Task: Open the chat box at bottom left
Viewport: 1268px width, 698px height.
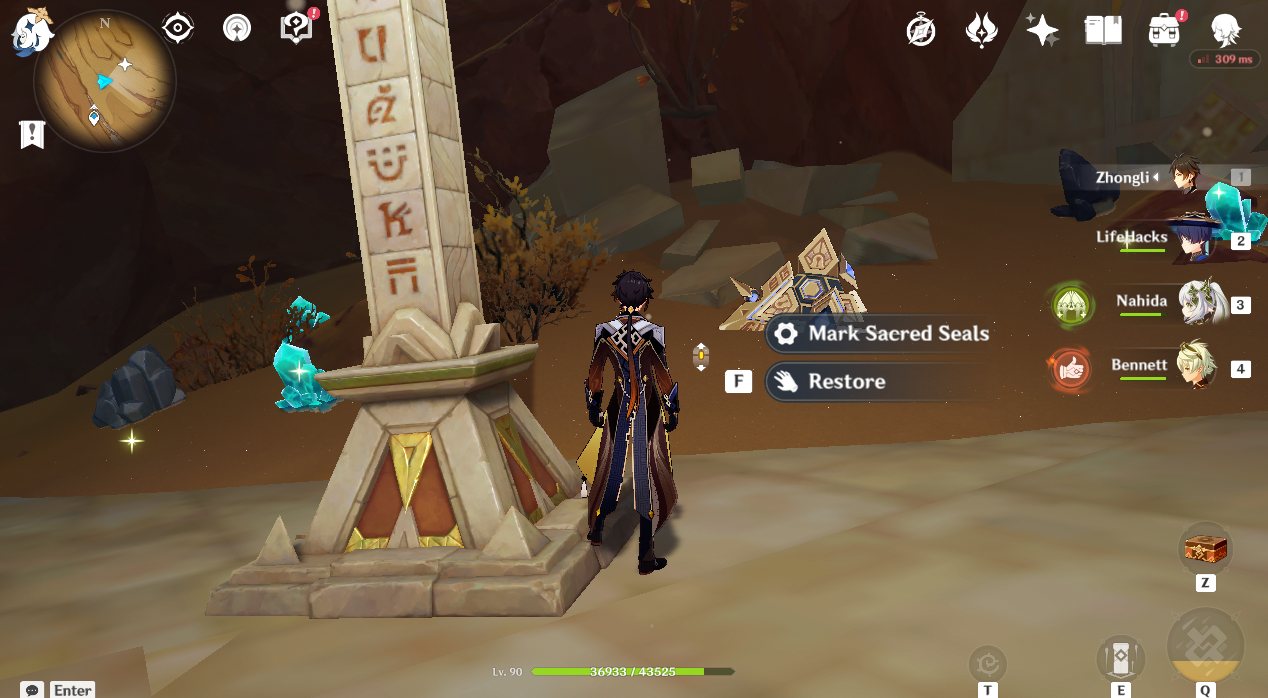Action: point(60,690)
